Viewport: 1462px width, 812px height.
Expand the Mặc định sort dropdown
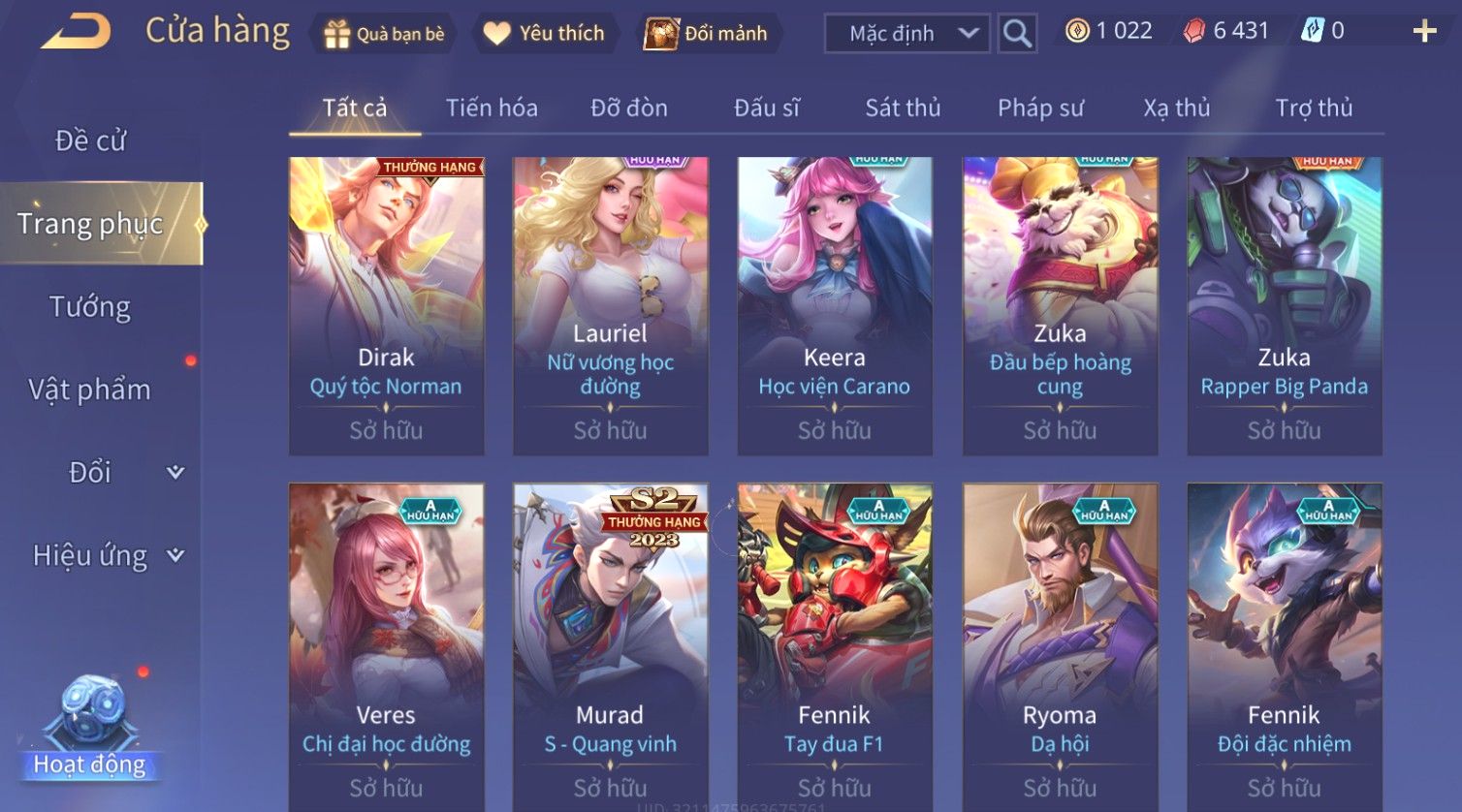point(906,34)
